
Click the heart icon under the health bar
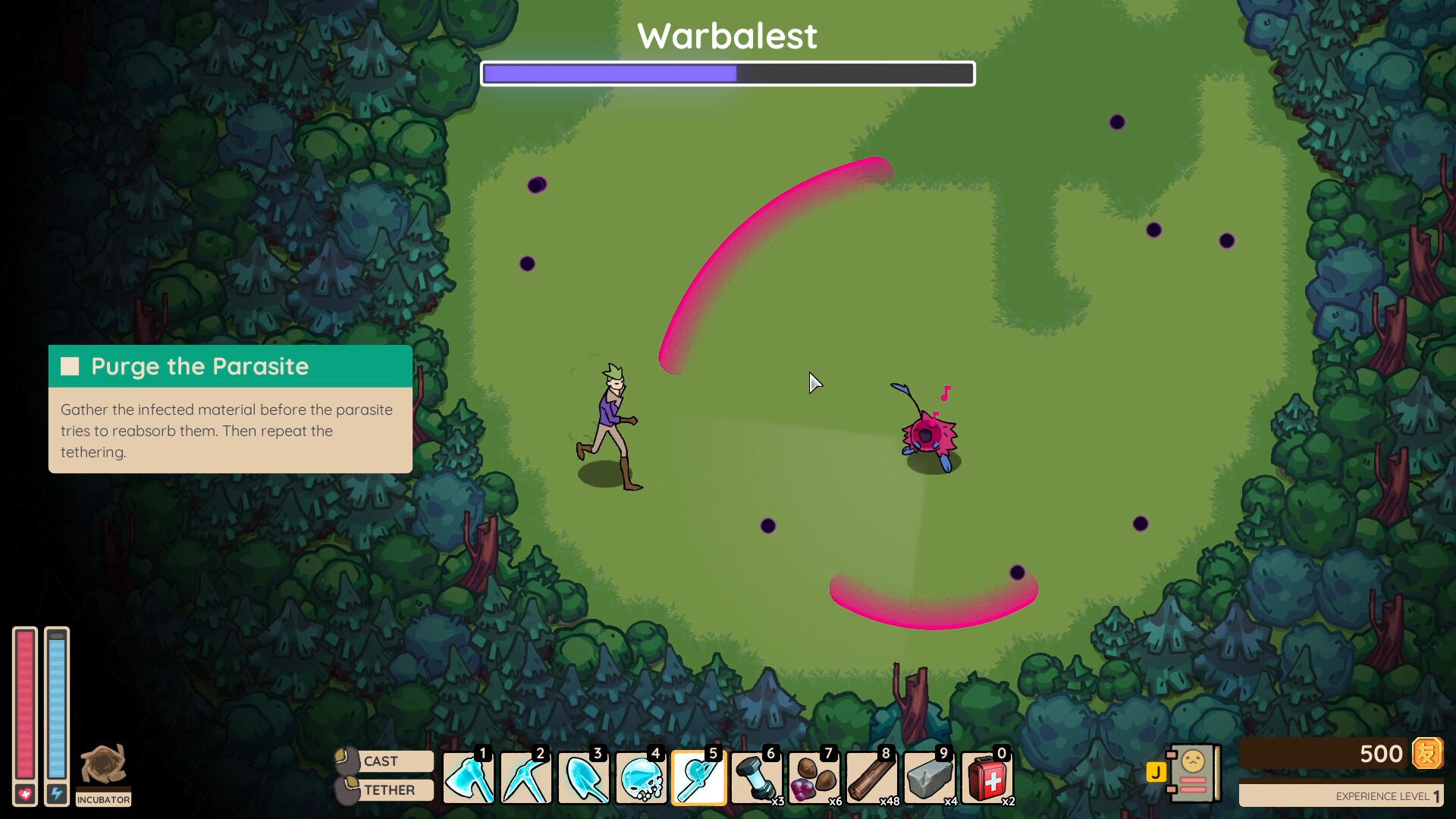[25, 794]
